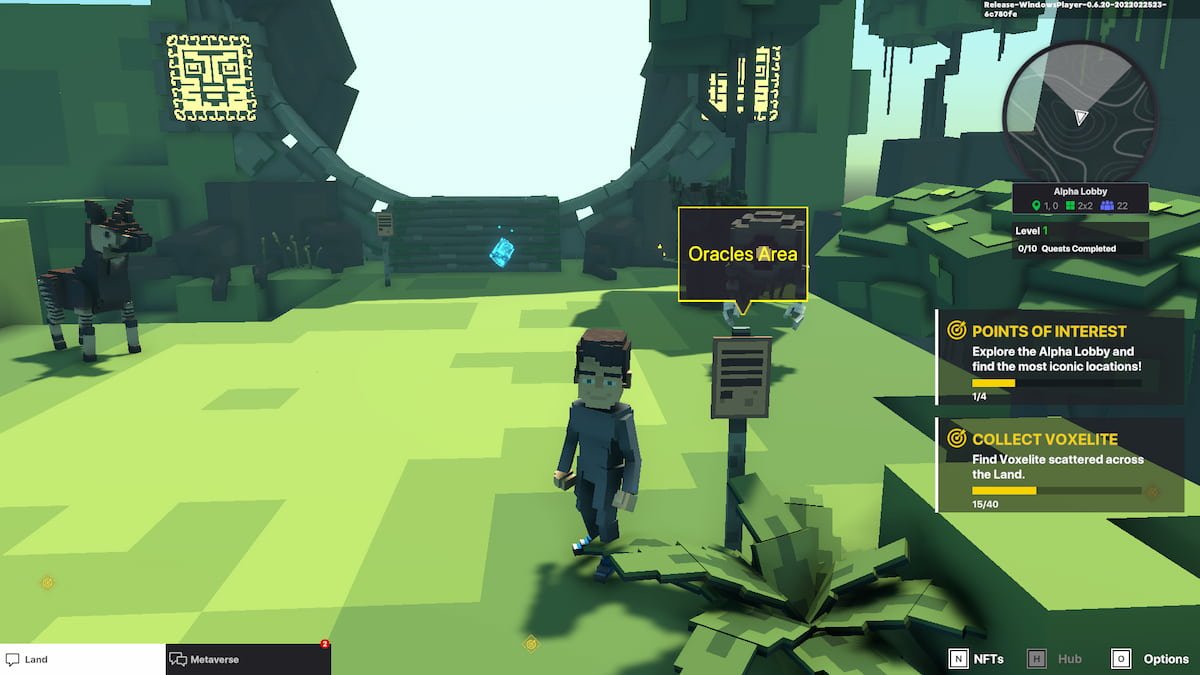
Task: Switch to the Land chat tab
Action: click(x=82, y=659)
